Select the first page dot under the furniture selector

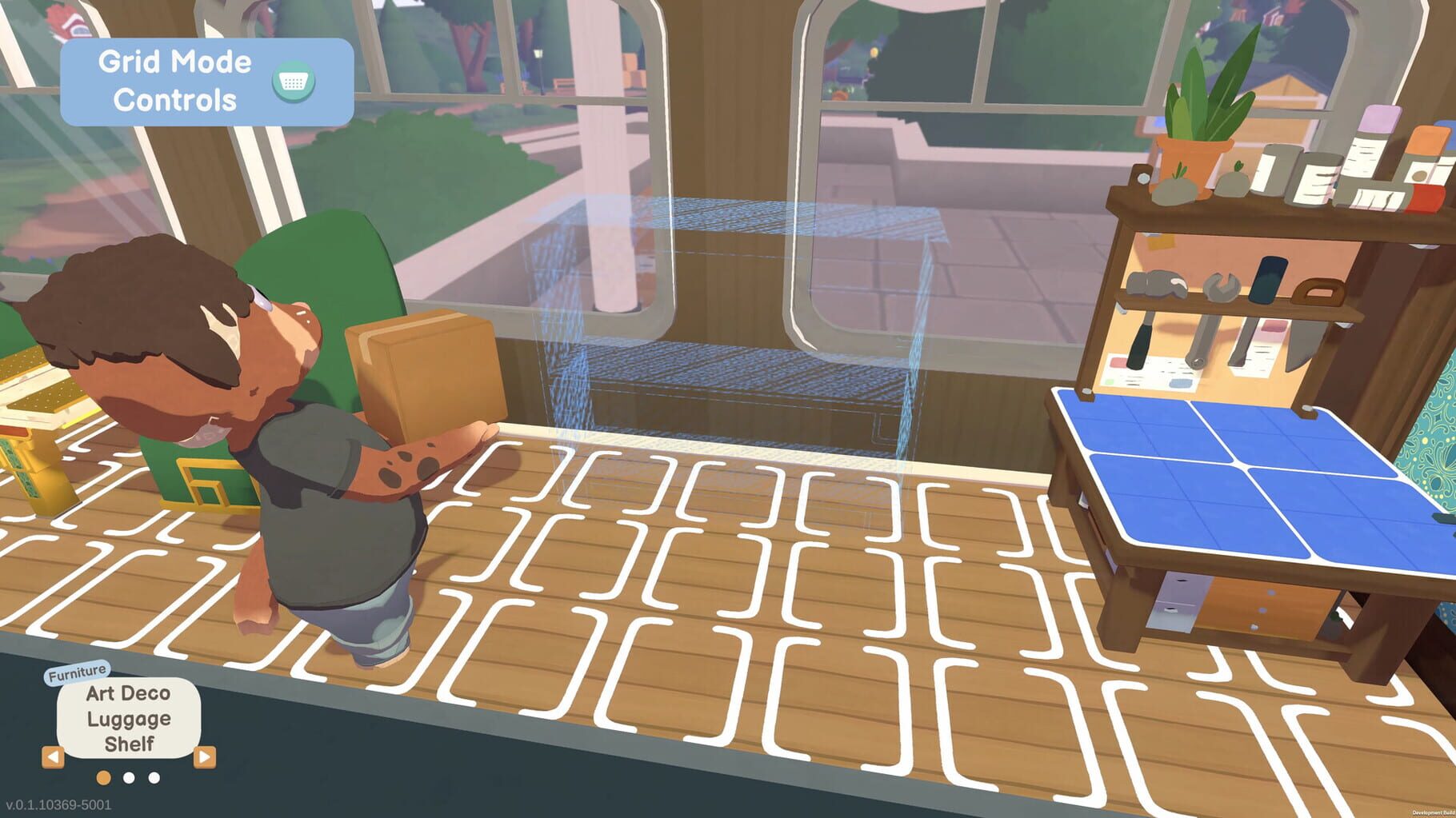tap(103, 777)
